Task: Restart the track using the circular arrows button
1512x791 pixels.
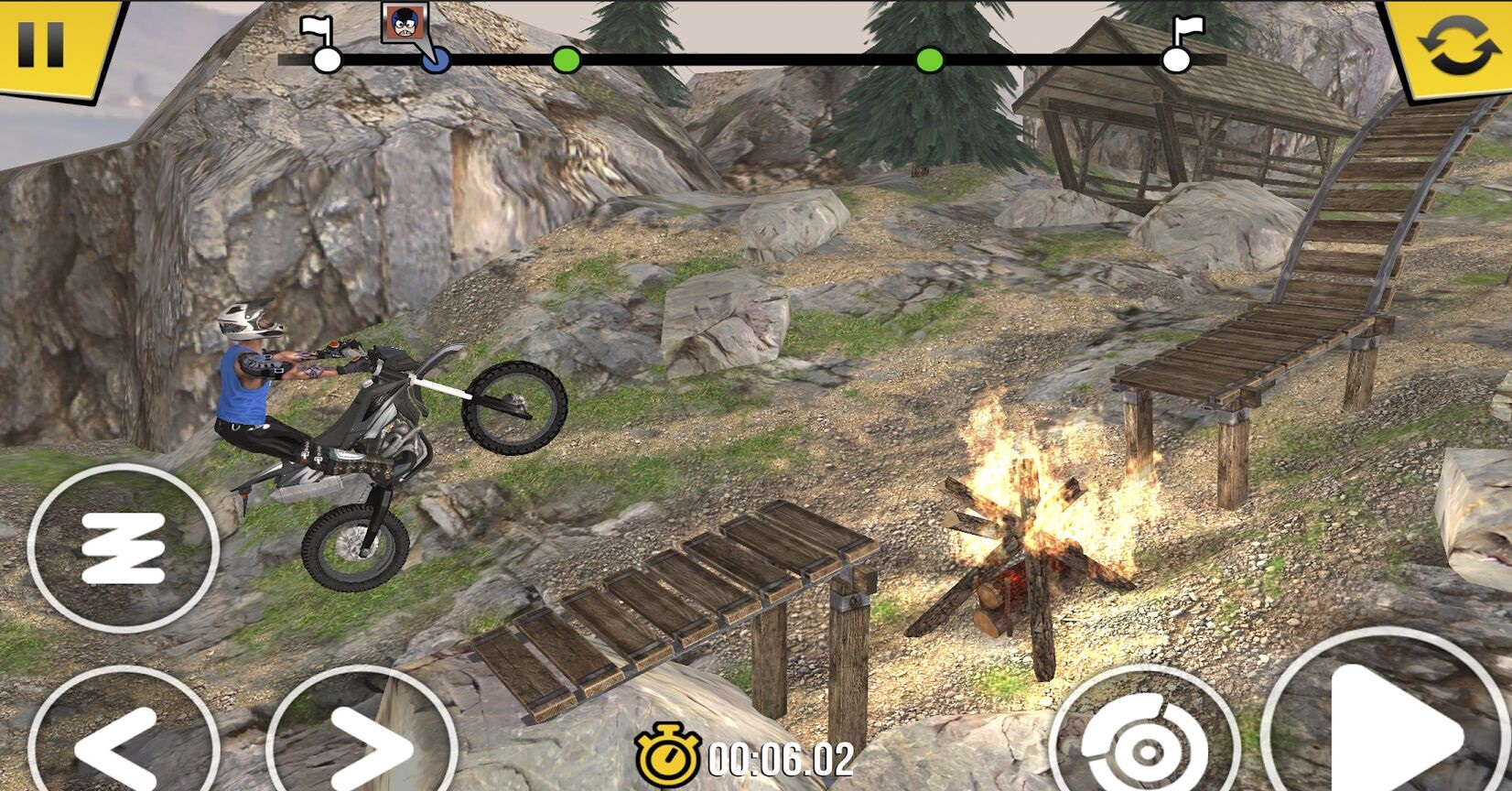Action: tap(1457, 46)
